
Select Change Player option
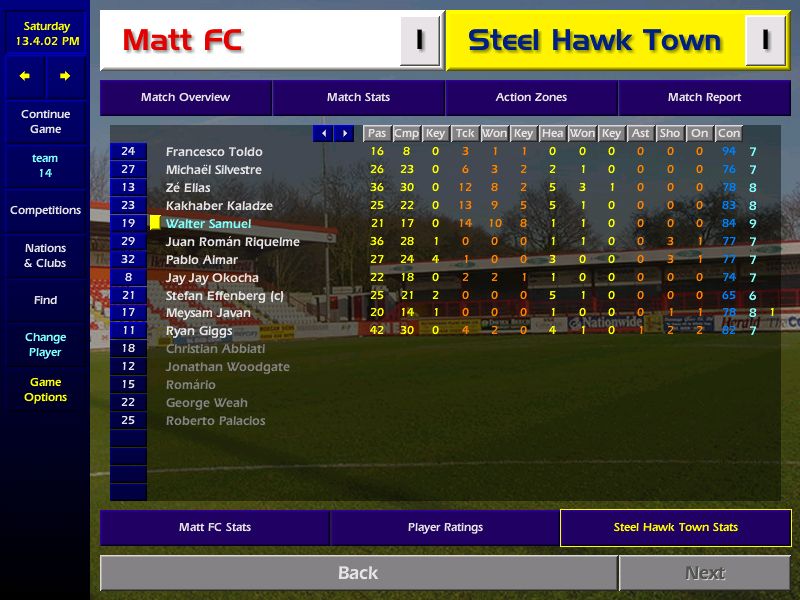point(45,344)
